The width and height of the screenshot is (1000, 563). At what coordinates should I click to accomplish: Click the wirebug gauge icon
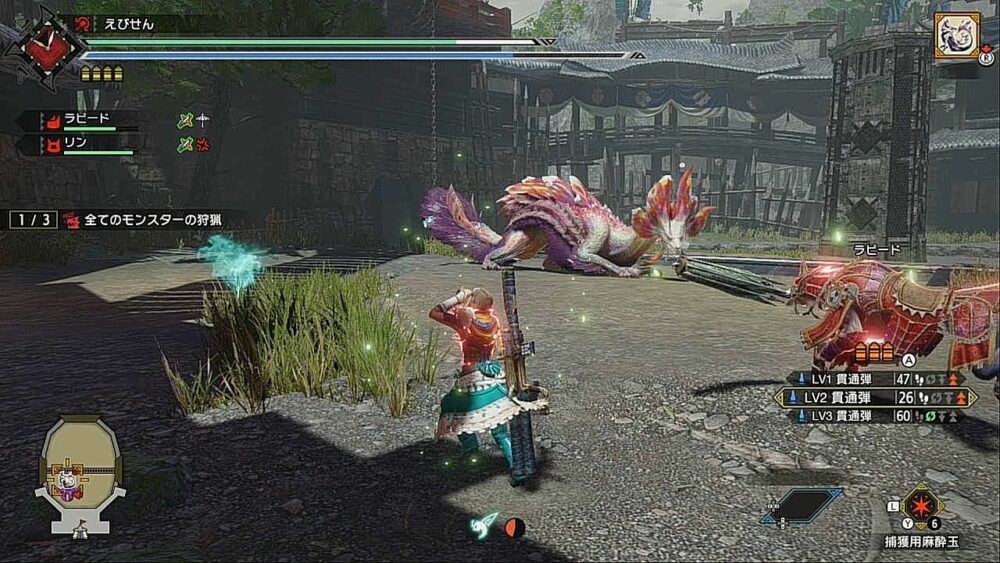[485, 526]
